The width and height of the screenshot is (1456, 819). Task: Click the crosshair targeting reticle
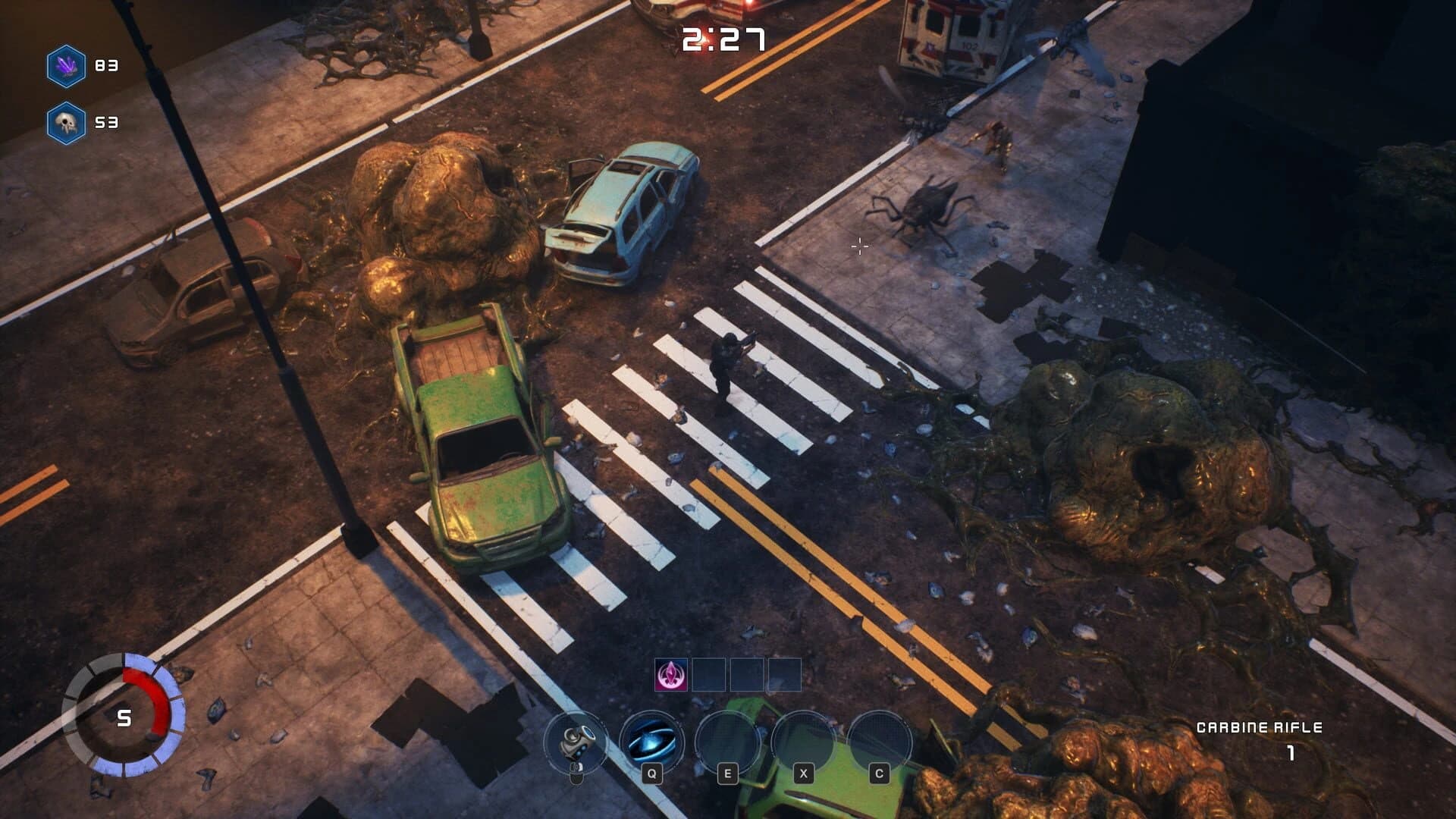coord(859,246)
